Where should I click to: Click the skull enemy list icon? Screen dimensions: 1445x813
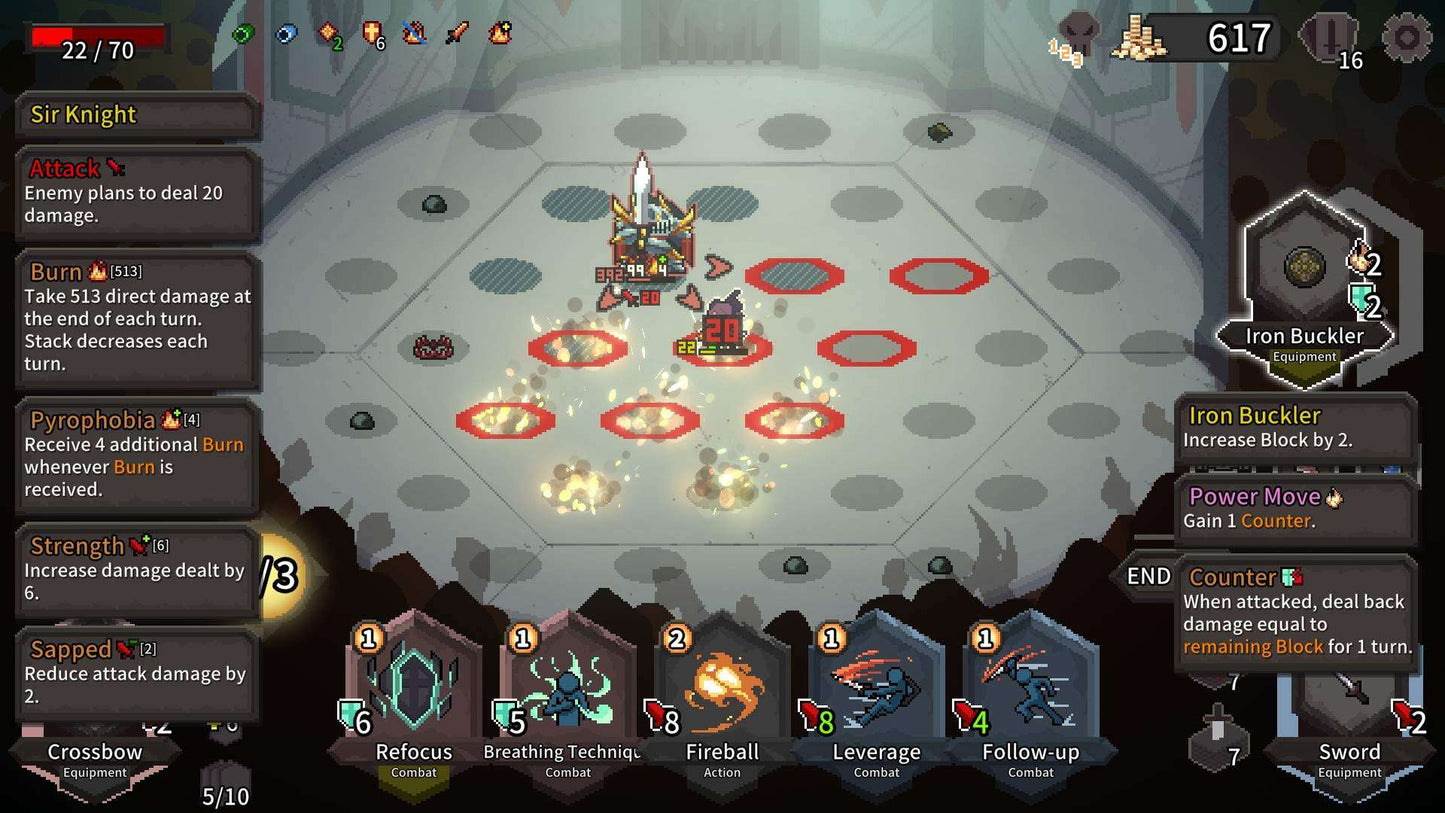coord(1078,34)
